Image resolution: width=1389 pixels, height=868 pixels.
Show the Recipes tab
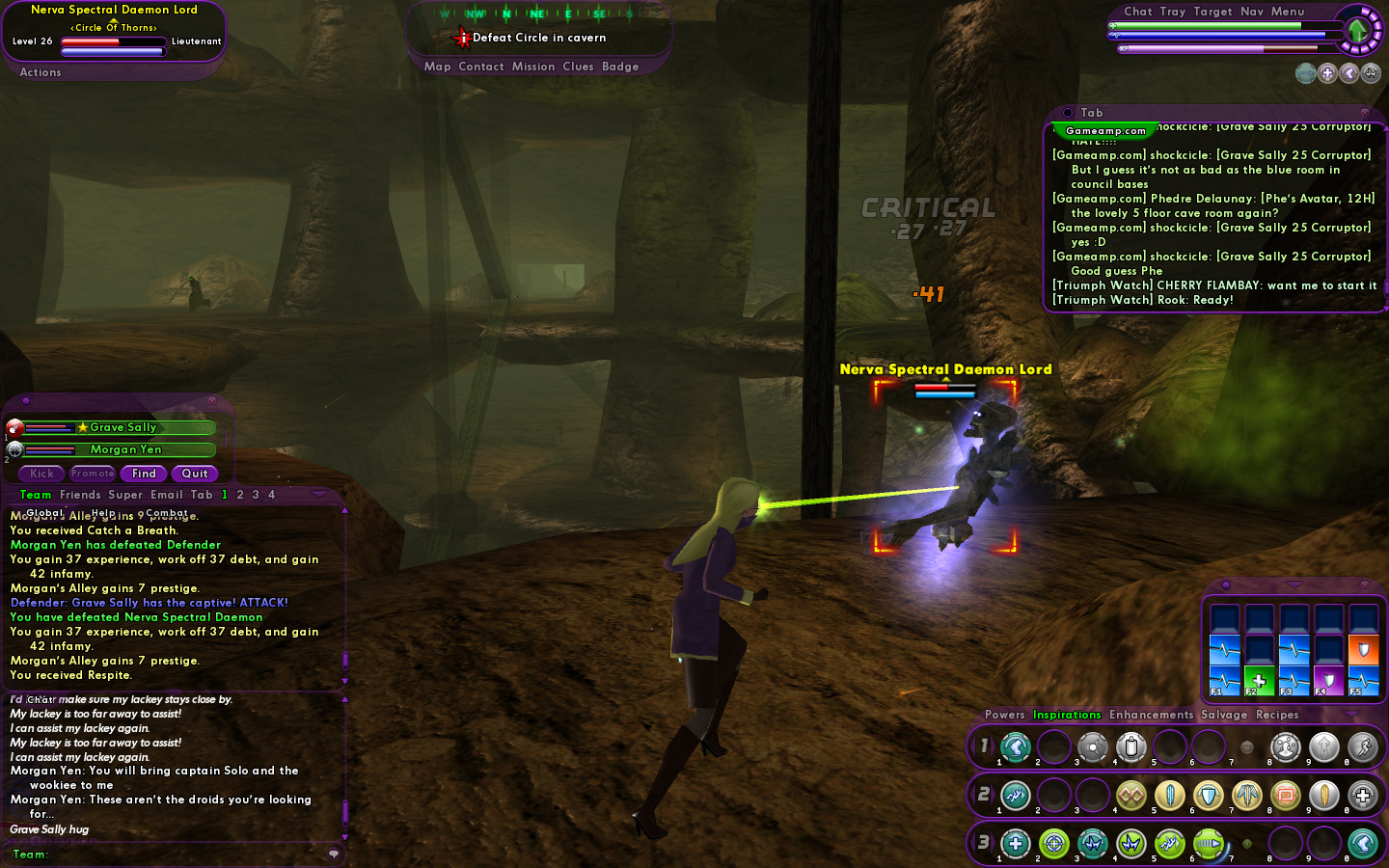[1277, 715]
